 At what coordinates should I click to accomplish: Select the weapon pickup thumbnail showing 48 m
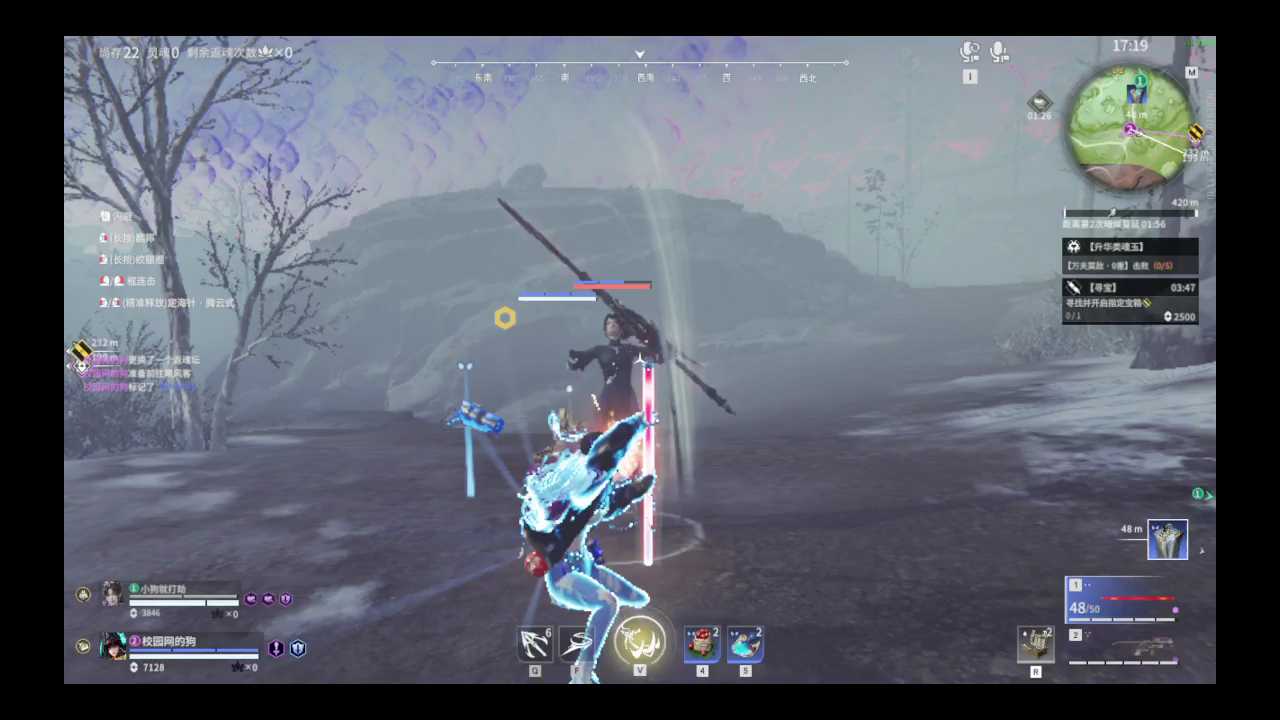pyautogui.click(x=1167, y=538)
